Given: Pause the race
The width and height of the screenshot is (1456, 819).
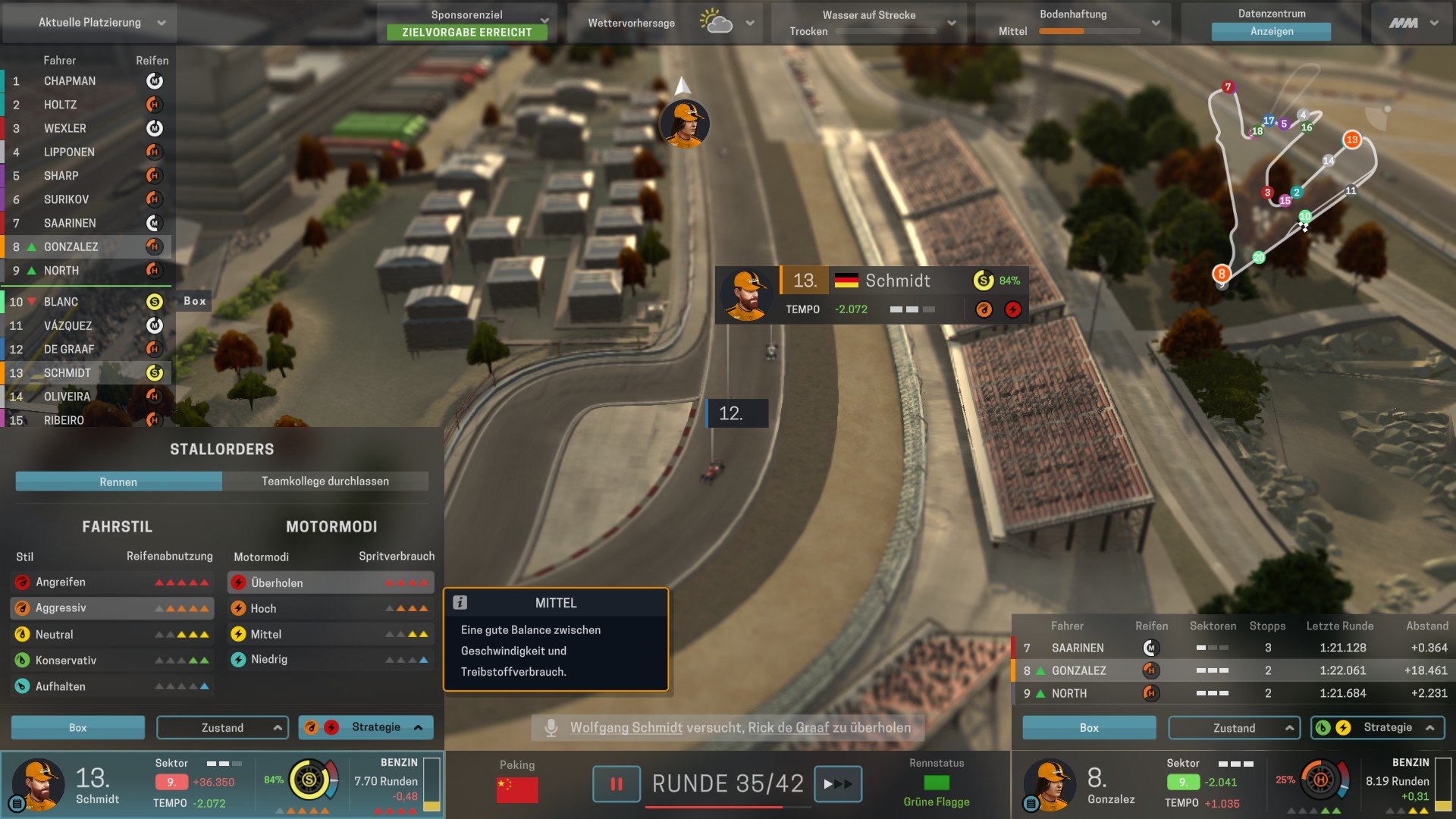Looking at the screenshot, I should (x=617, y=784).
